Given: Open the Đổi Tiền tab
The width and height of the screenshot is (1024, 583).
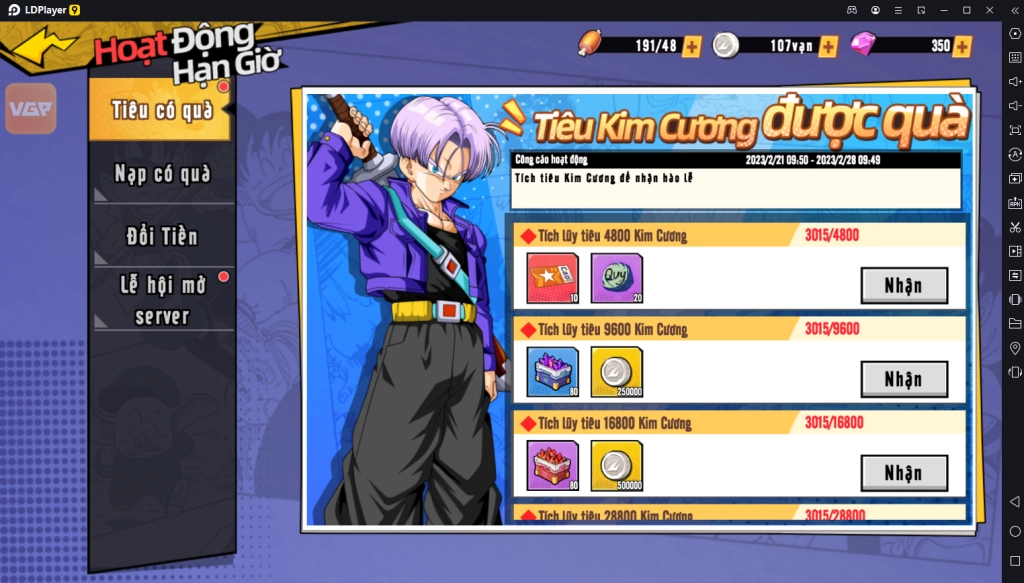Looking at the screenshot, I should tap(163, 237).
